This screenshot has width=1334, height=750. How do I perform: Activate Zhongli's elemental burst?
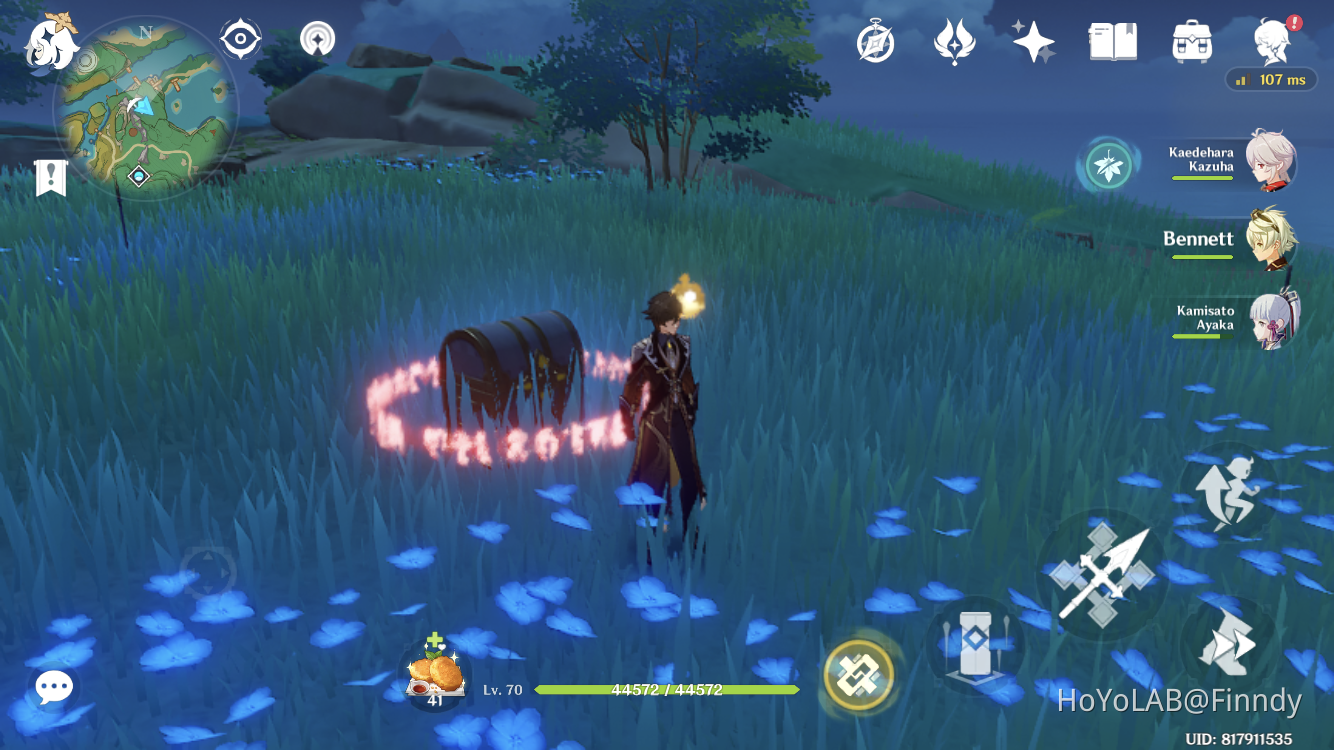pos(861,676)
